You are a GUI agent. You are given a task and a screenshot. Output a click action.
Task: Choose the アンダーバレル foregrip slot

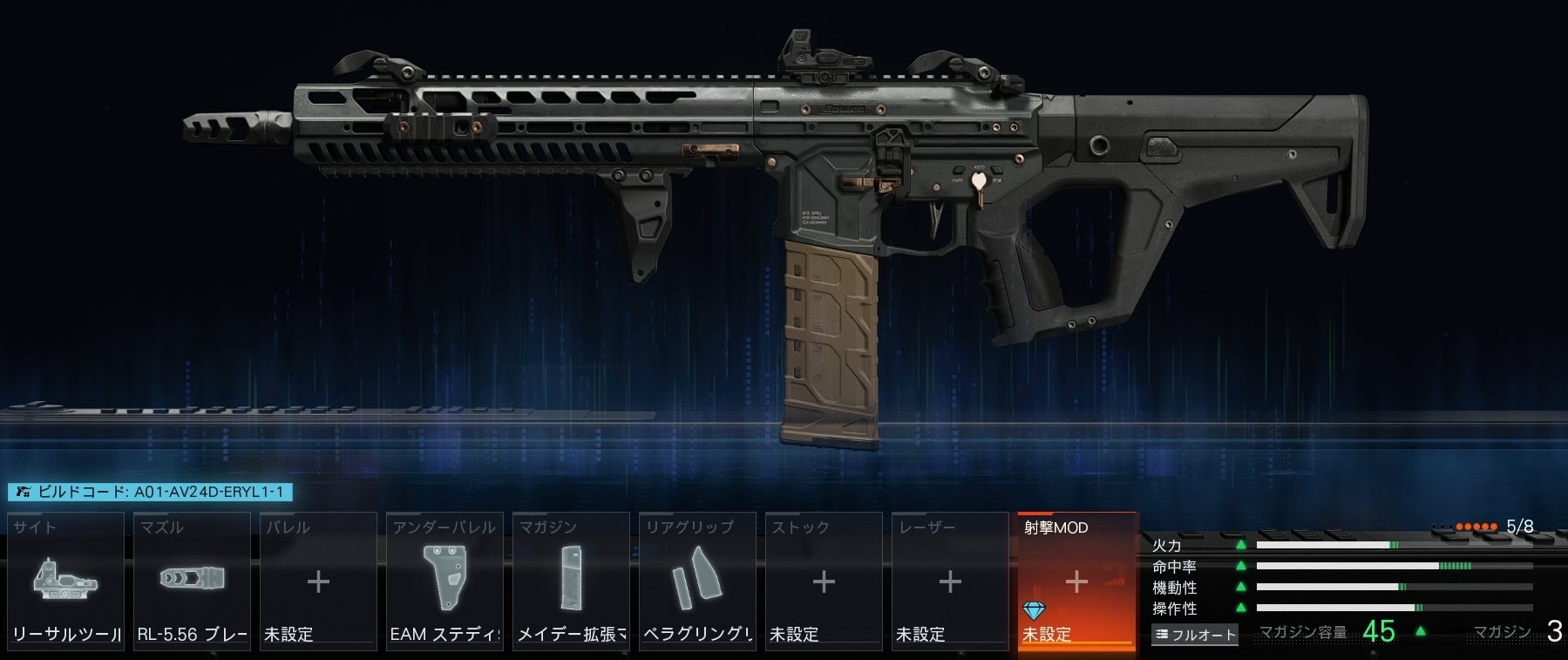tap(445, 582)
